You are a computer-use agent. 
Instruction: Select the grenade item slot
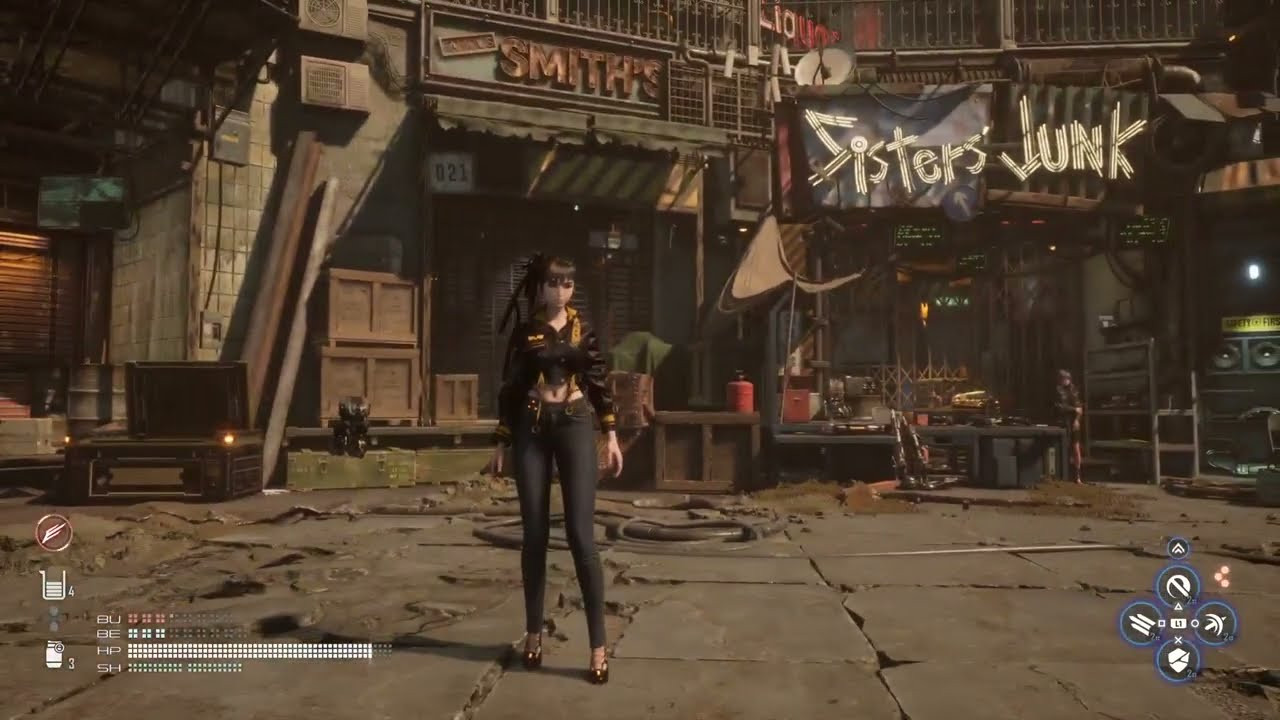[54, 655]
